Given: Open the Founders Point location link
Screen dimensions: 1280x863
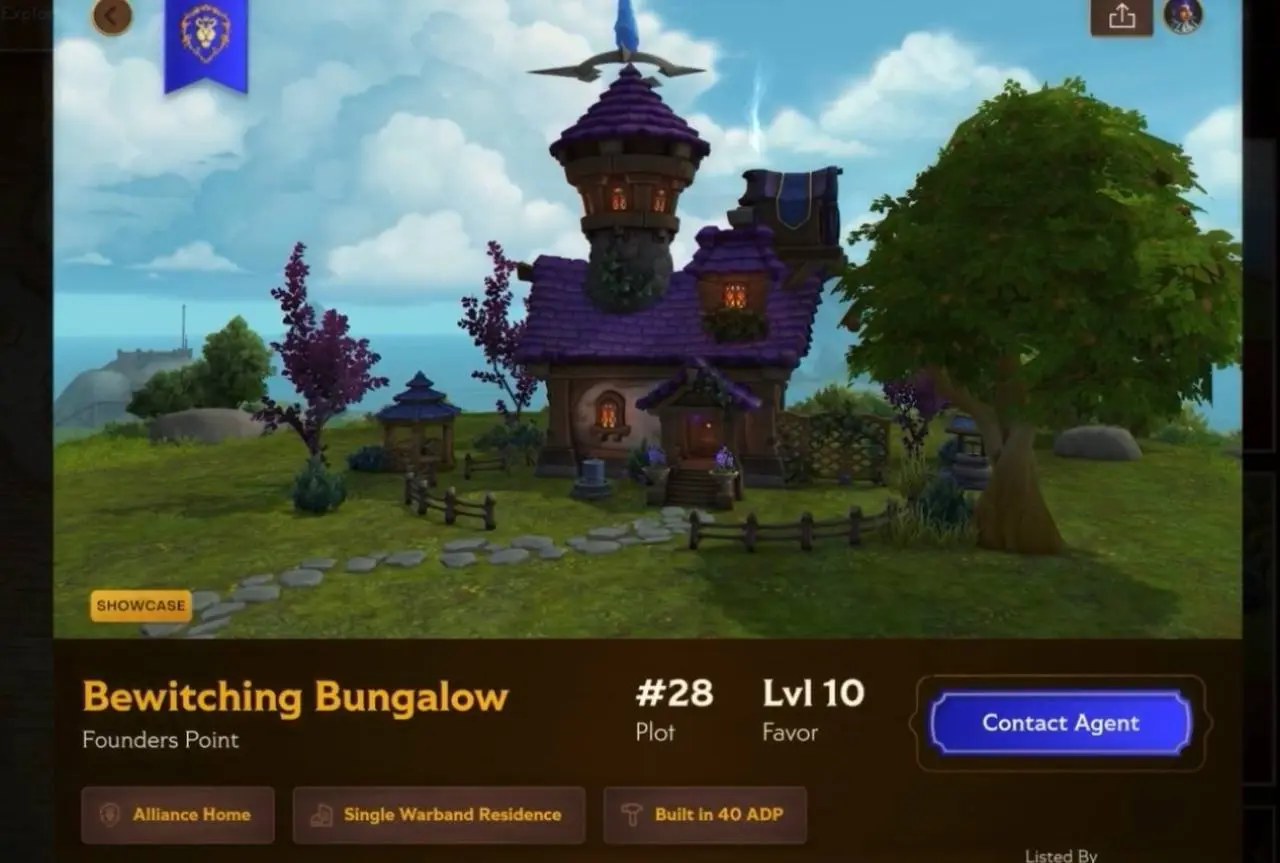Looking at the screenshot, I should (160, 741).
